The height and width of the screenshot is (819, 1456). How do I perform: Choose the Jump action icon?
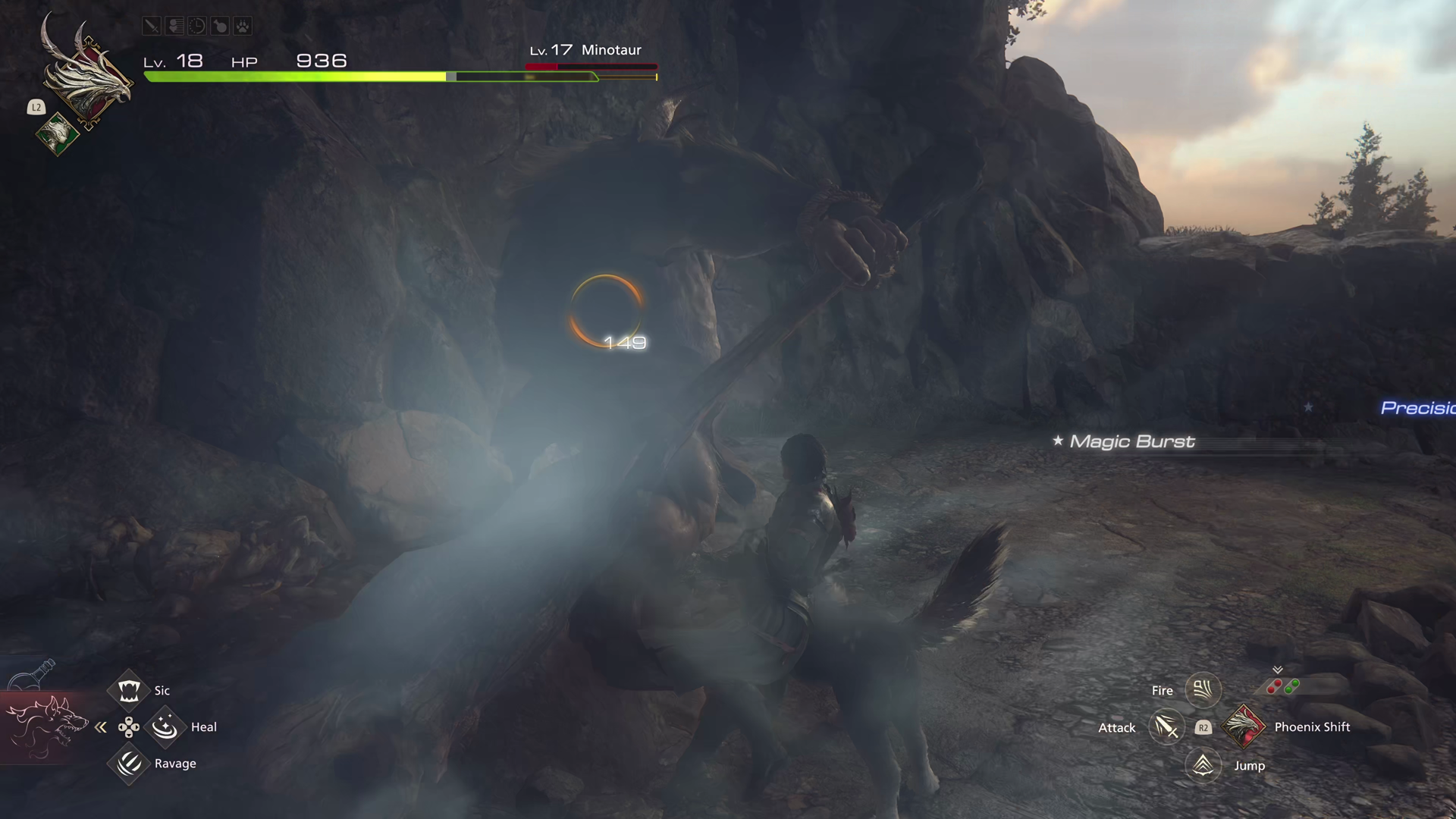[1203, 765]
